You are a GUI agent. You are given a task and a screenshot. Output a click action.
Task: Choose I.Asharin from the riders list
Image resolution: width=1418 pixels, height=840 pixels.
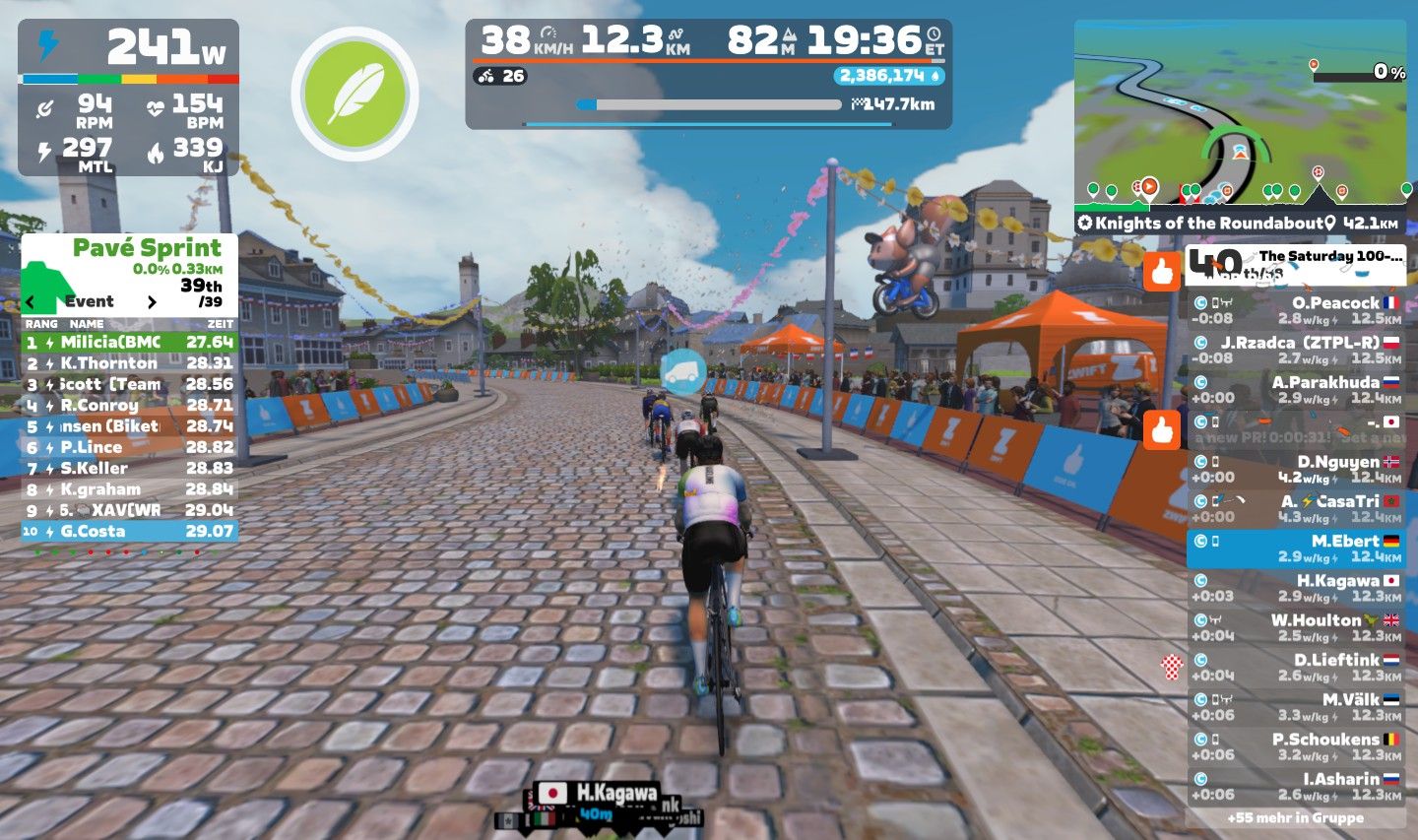point(1296,786)
